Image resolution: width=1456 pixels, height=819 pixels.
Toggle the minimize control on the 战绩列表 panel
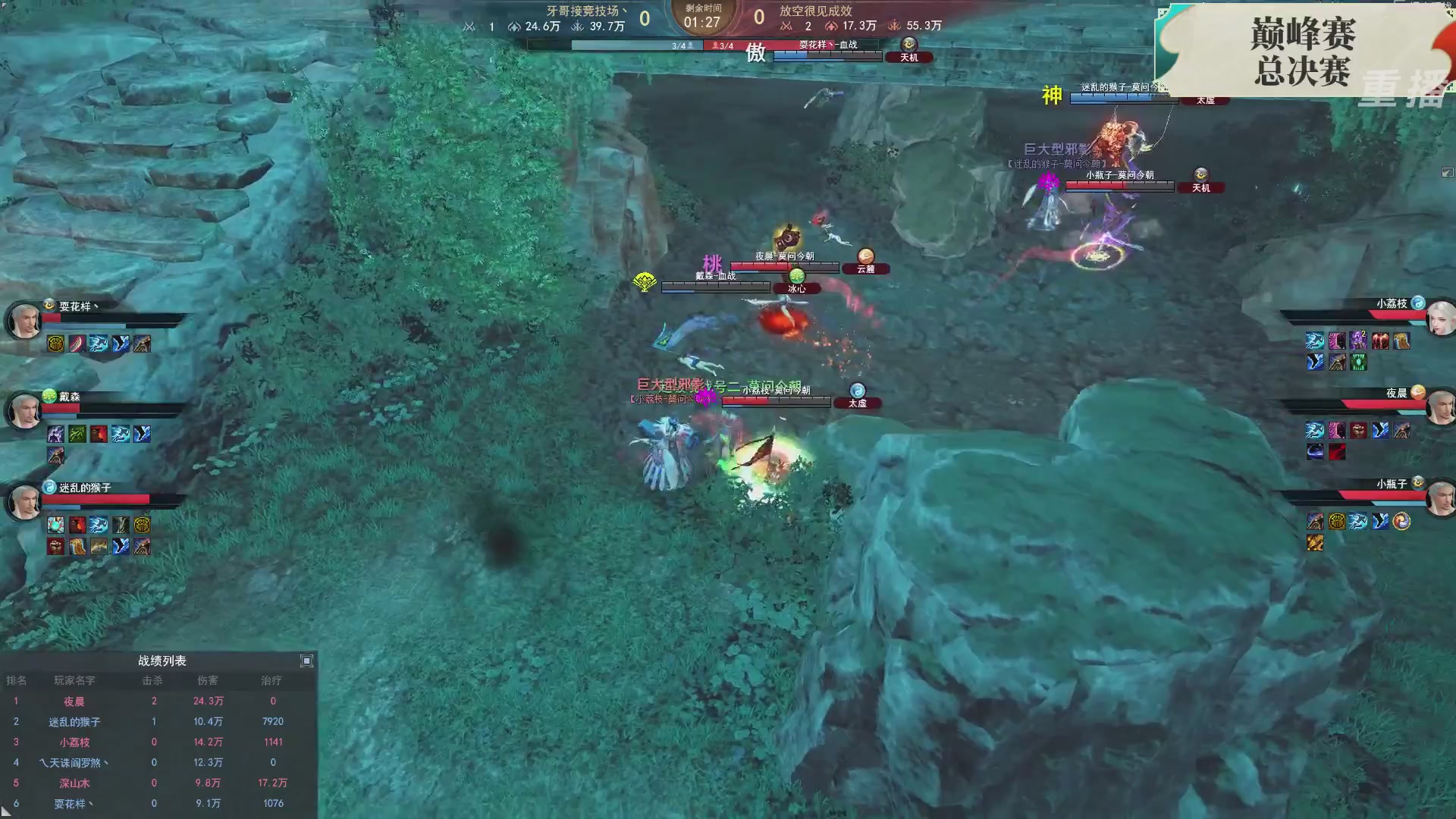pyautogui.click(x=306, y=661)
